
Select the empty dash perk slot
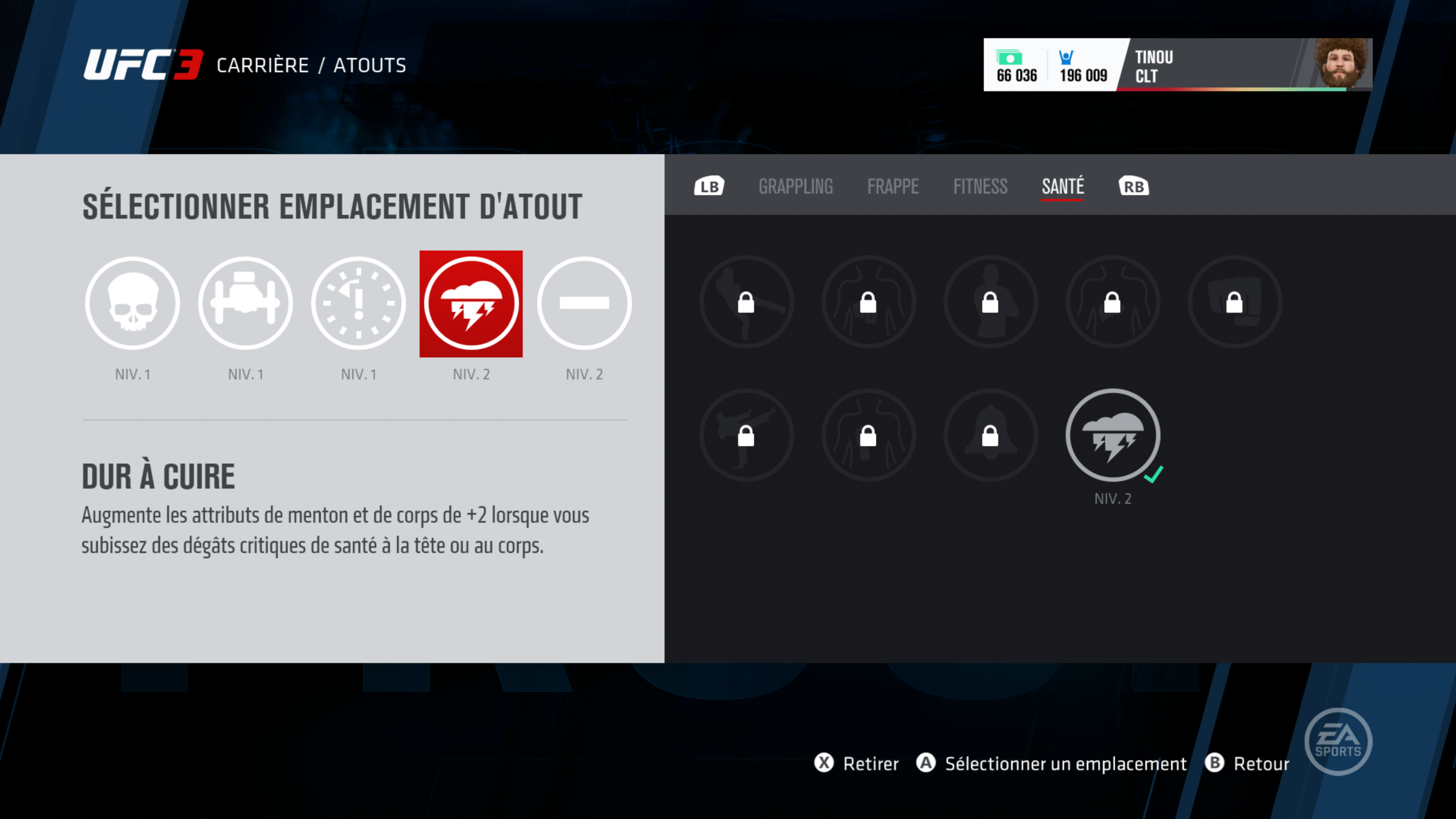tap(584, 303)
